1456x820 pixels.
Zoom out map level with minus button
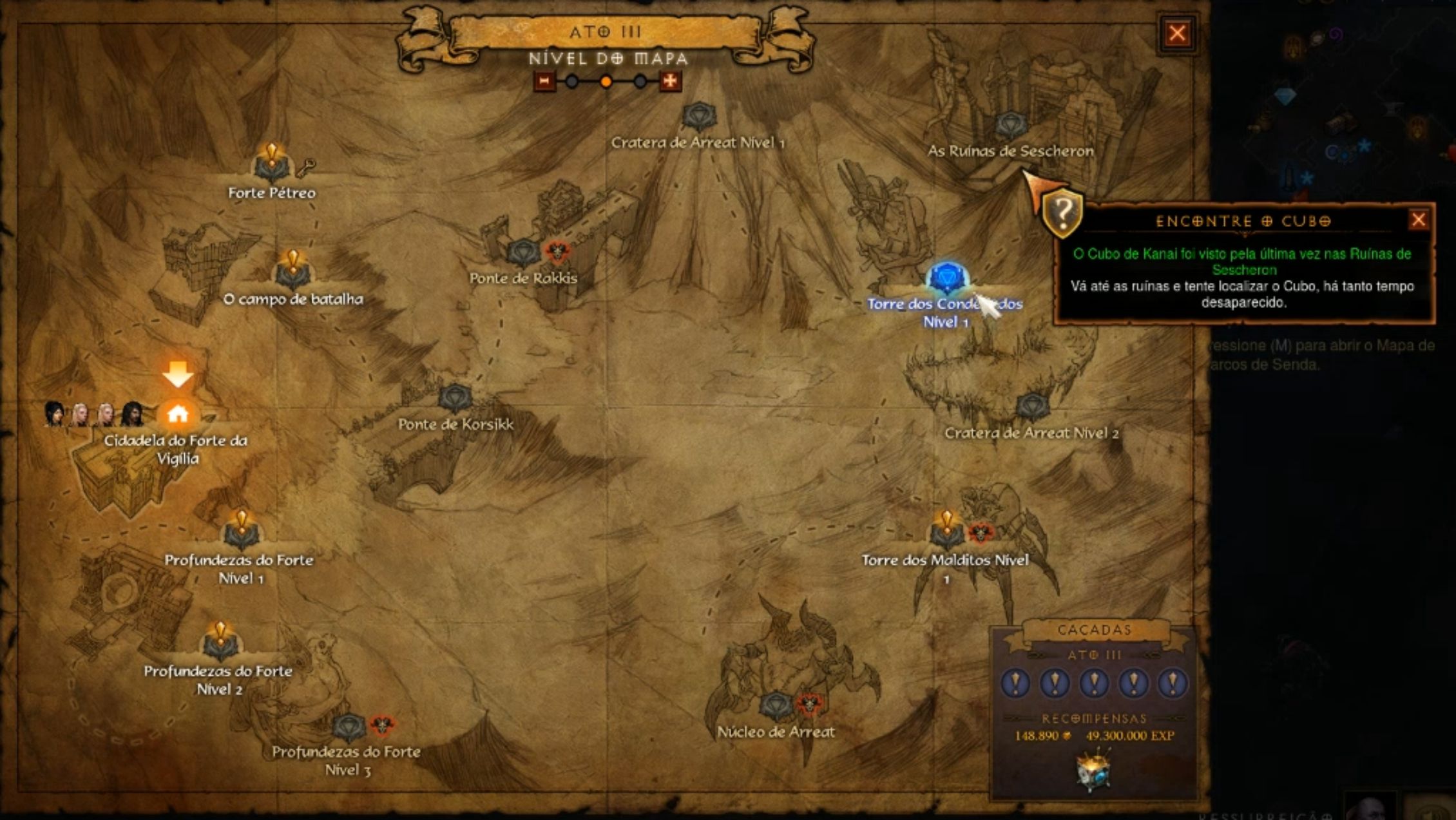coord(544,82)
